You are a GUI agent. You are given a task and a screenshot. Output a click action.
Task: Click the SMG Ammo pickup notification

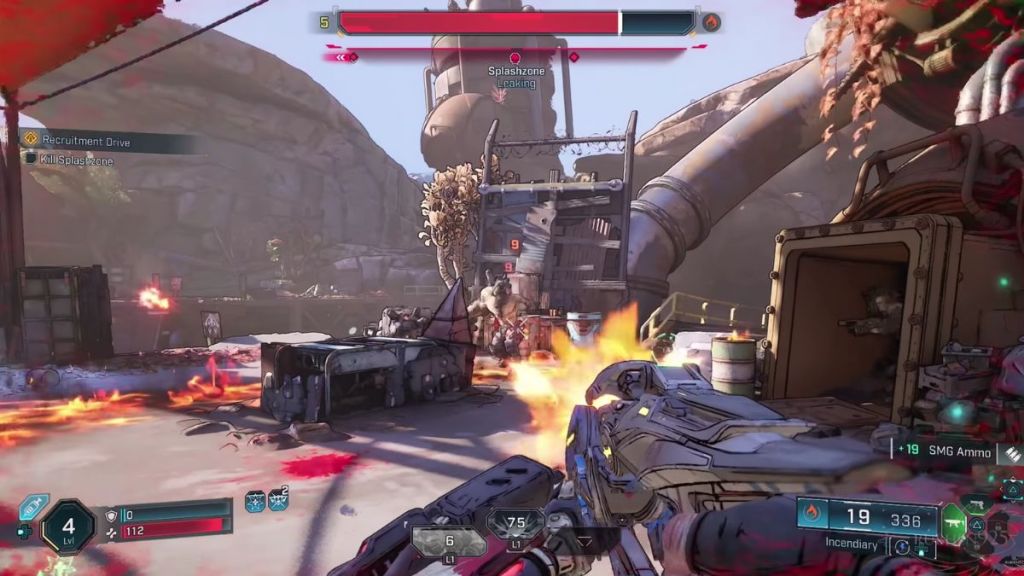pyautogui.click(x=952, y=450)
